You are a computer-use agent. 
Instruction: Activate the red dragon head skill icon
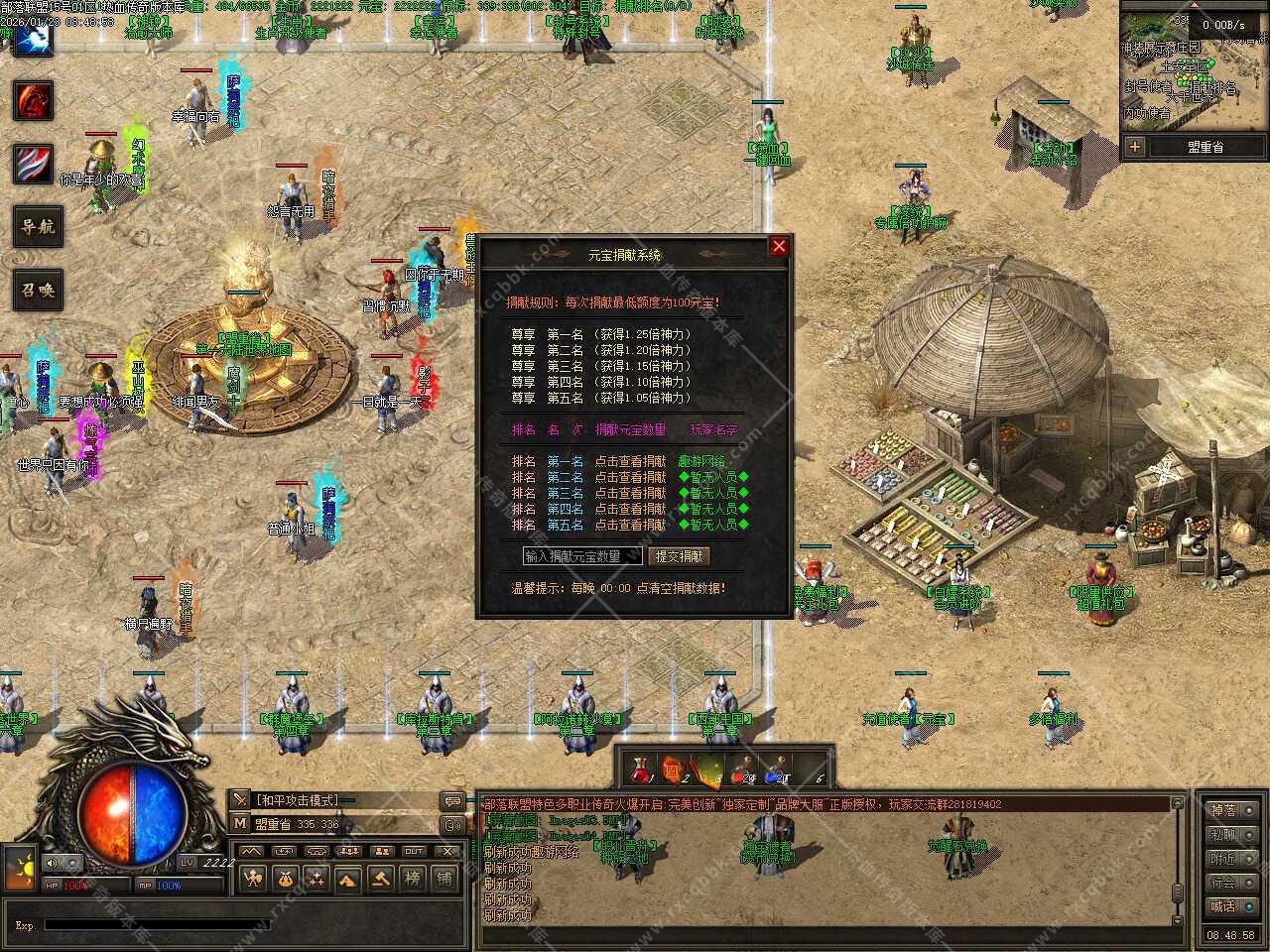[33, 100]
